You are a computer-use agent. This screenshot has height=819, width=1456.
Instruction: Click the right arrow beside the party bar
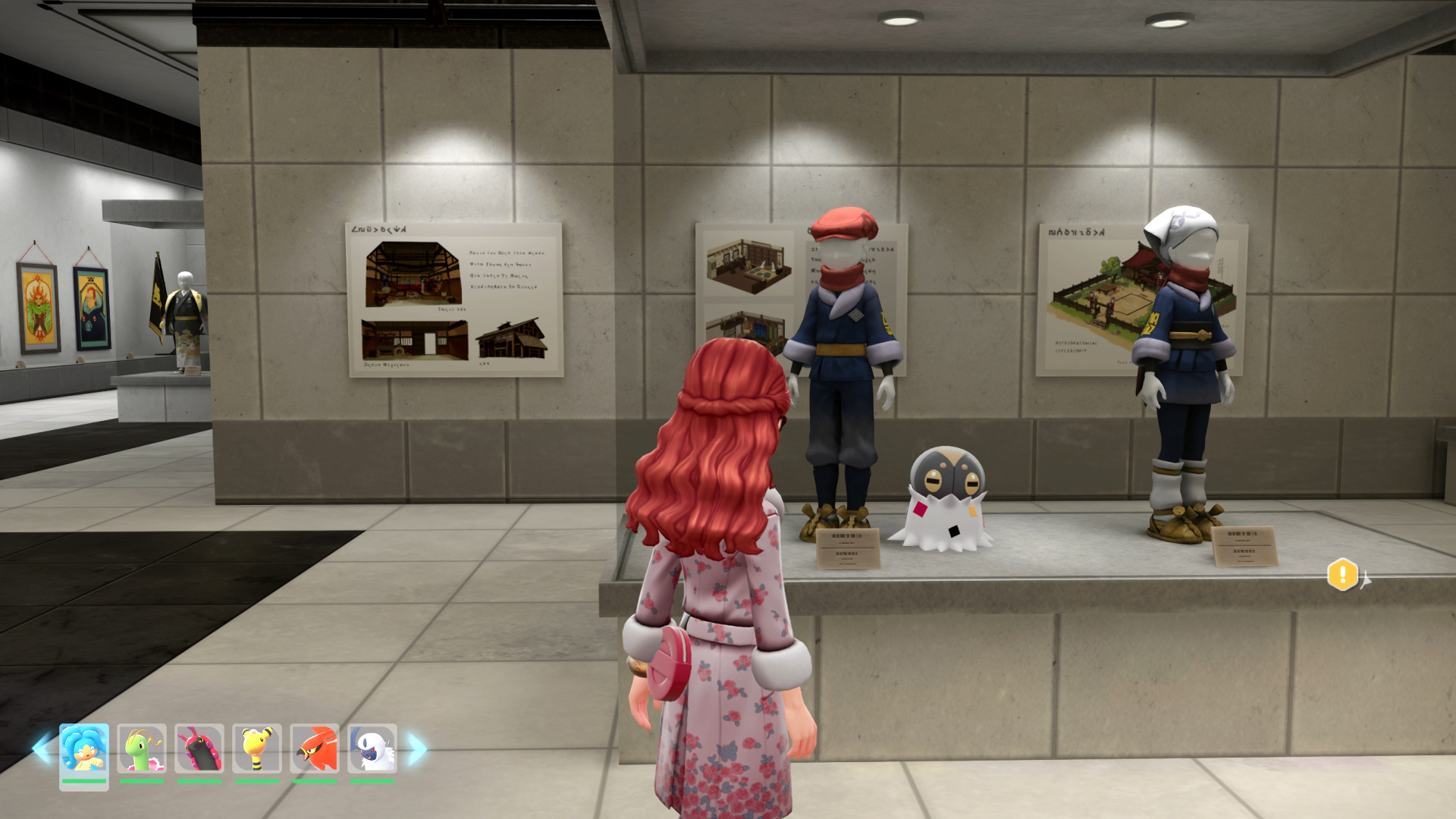[417, 749]
